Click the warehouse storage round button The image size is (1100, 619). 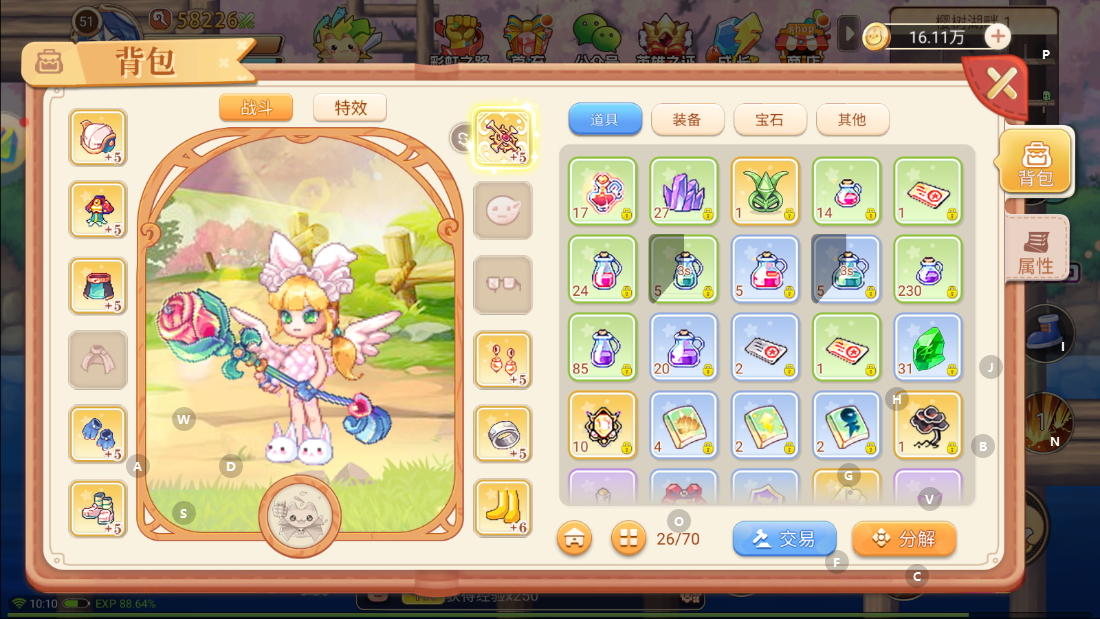[575, 539]
